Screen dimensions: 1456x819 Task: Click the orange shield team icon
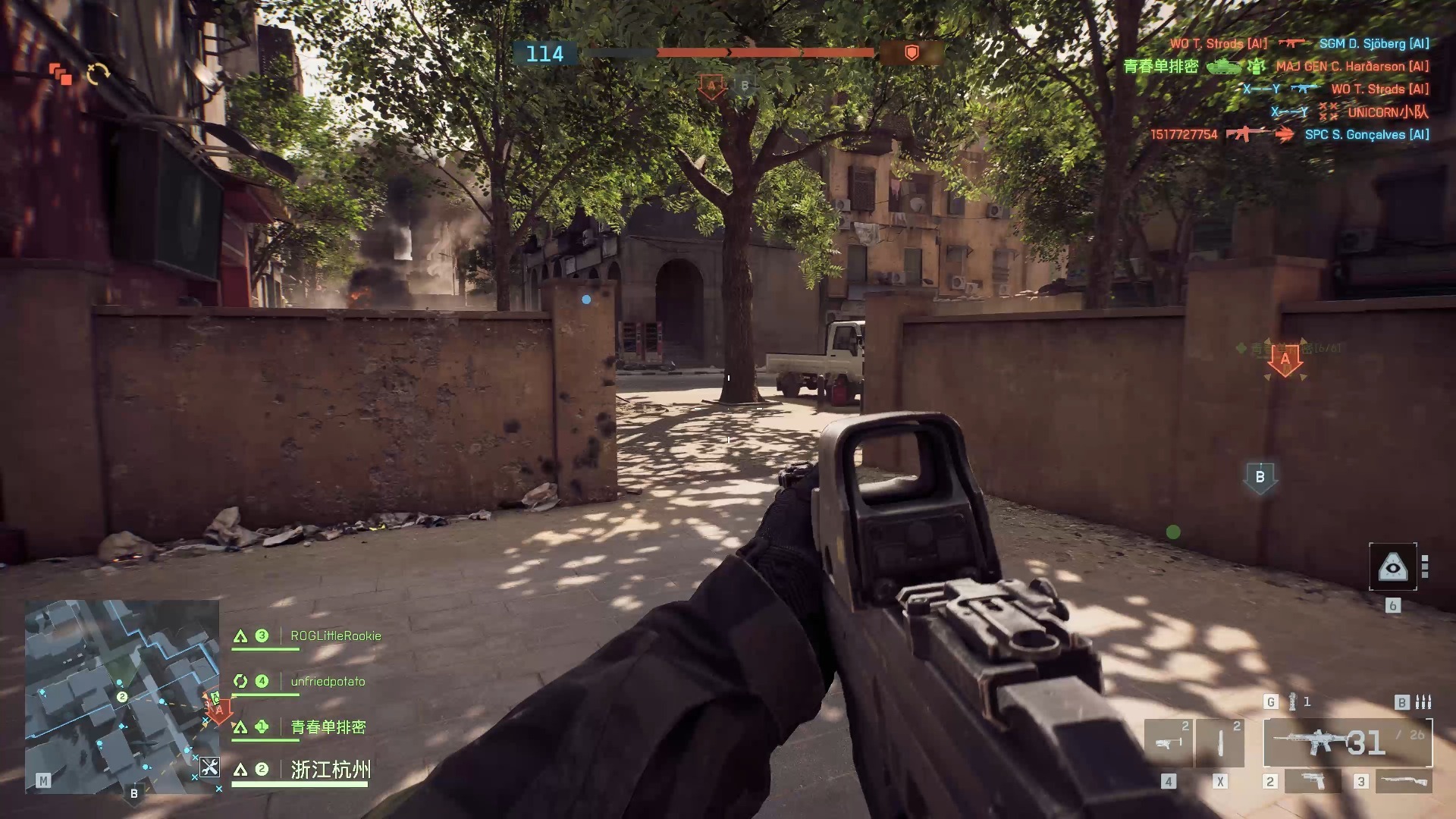click(x=912, y=52)
